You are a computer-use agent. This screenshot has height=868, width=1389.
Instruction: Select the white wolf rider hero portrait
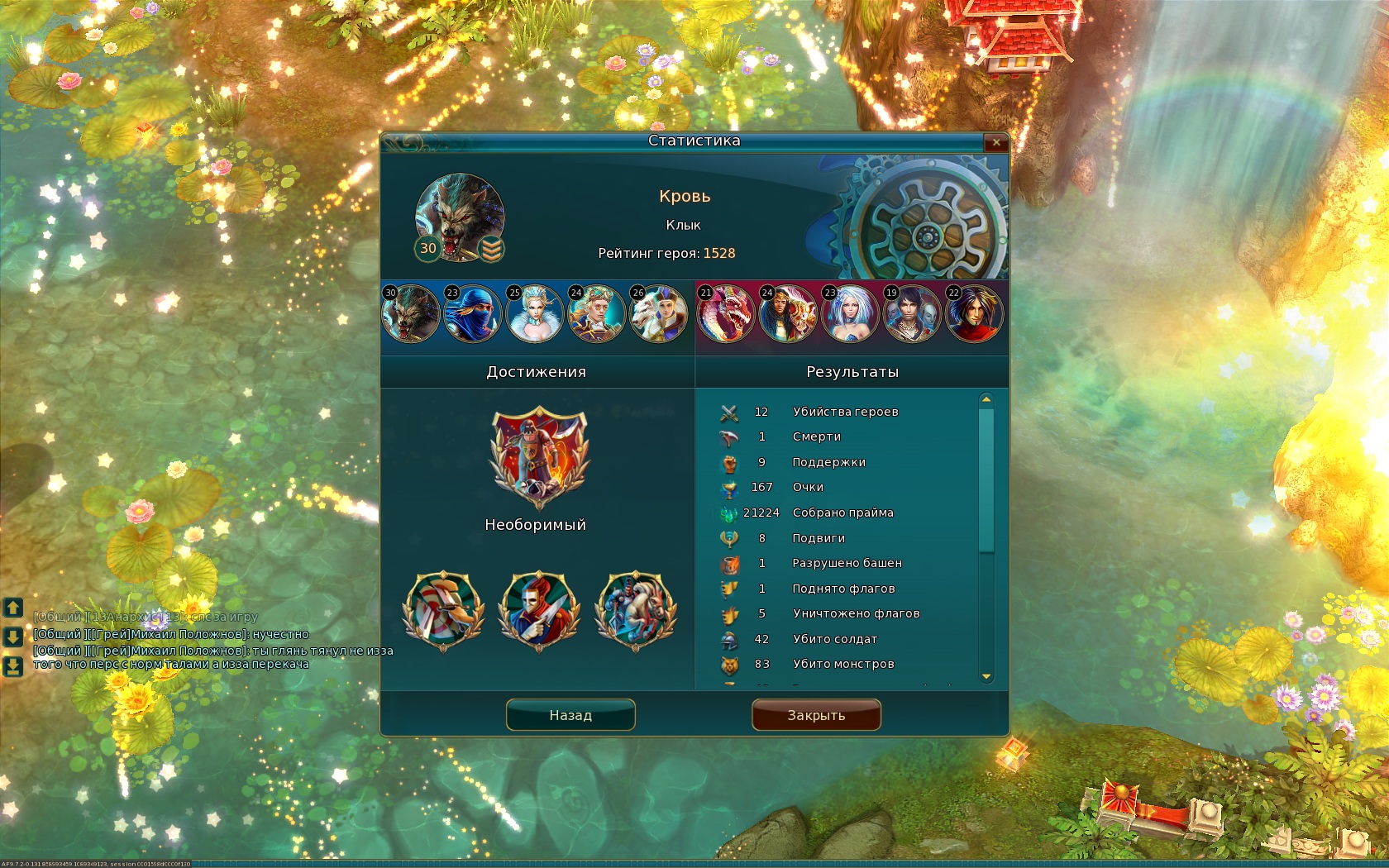tap(659, 313)
